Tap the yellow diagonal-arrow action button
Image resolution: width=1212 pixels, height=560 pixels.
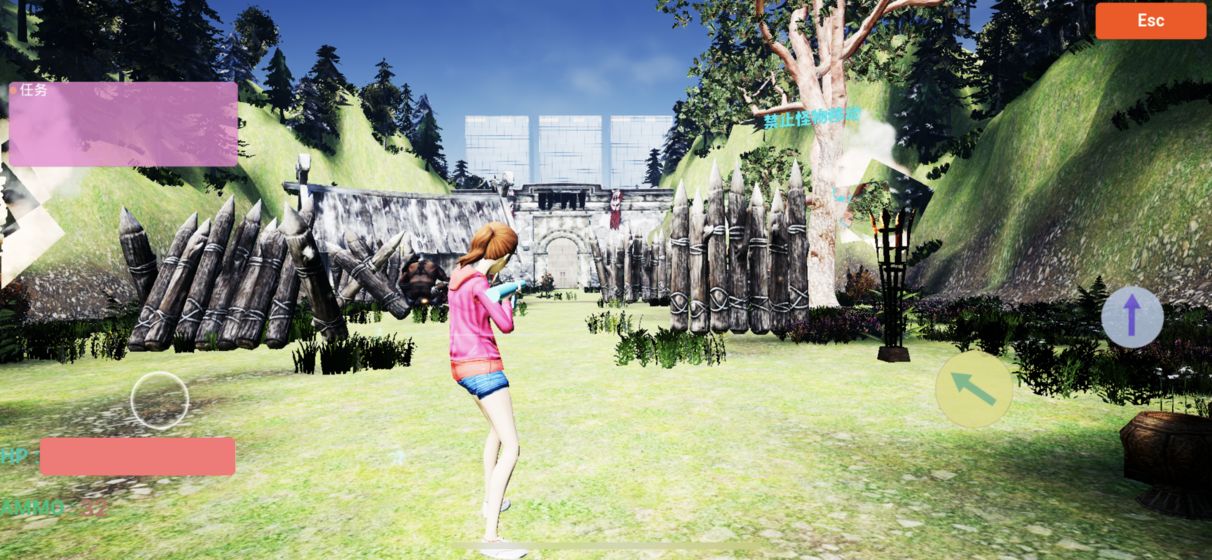[x=974, y=389]
